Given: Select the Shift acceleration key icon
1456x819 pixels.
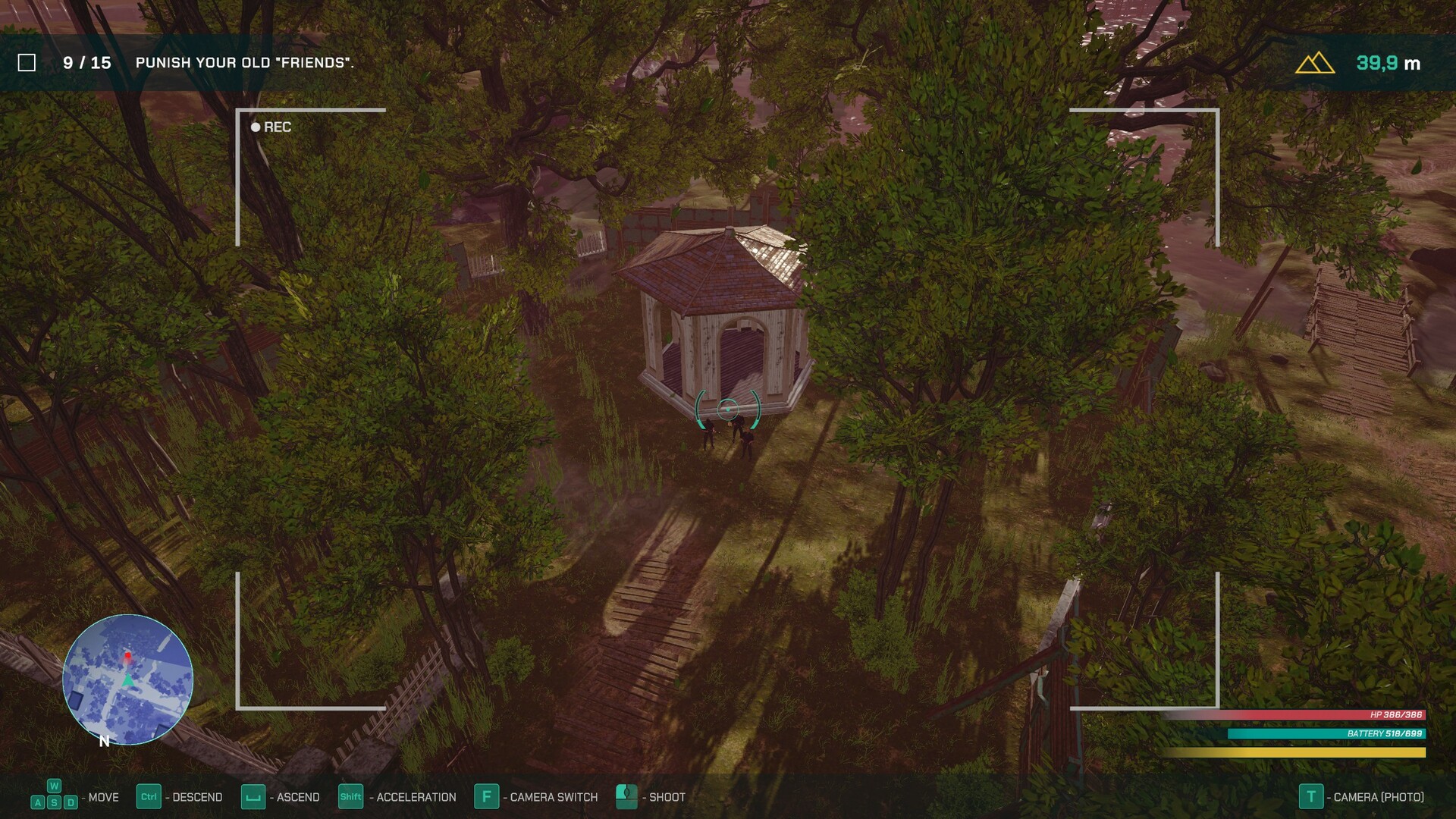Looking at the screenshot, I should tap(351, 797).
